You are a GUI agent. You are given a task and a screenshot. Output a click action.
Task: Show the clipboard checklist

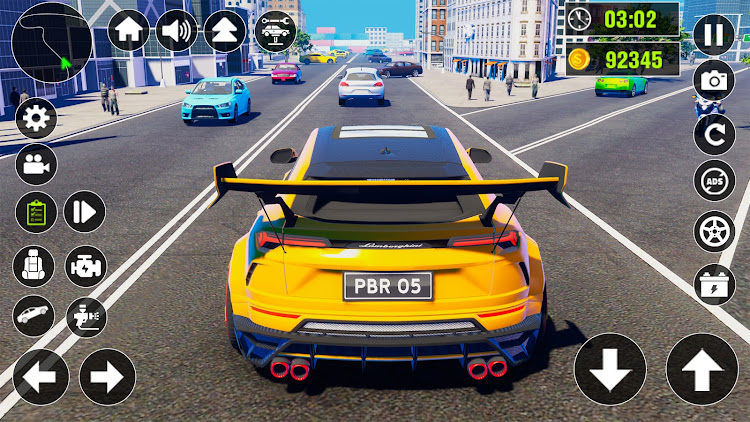36,212
